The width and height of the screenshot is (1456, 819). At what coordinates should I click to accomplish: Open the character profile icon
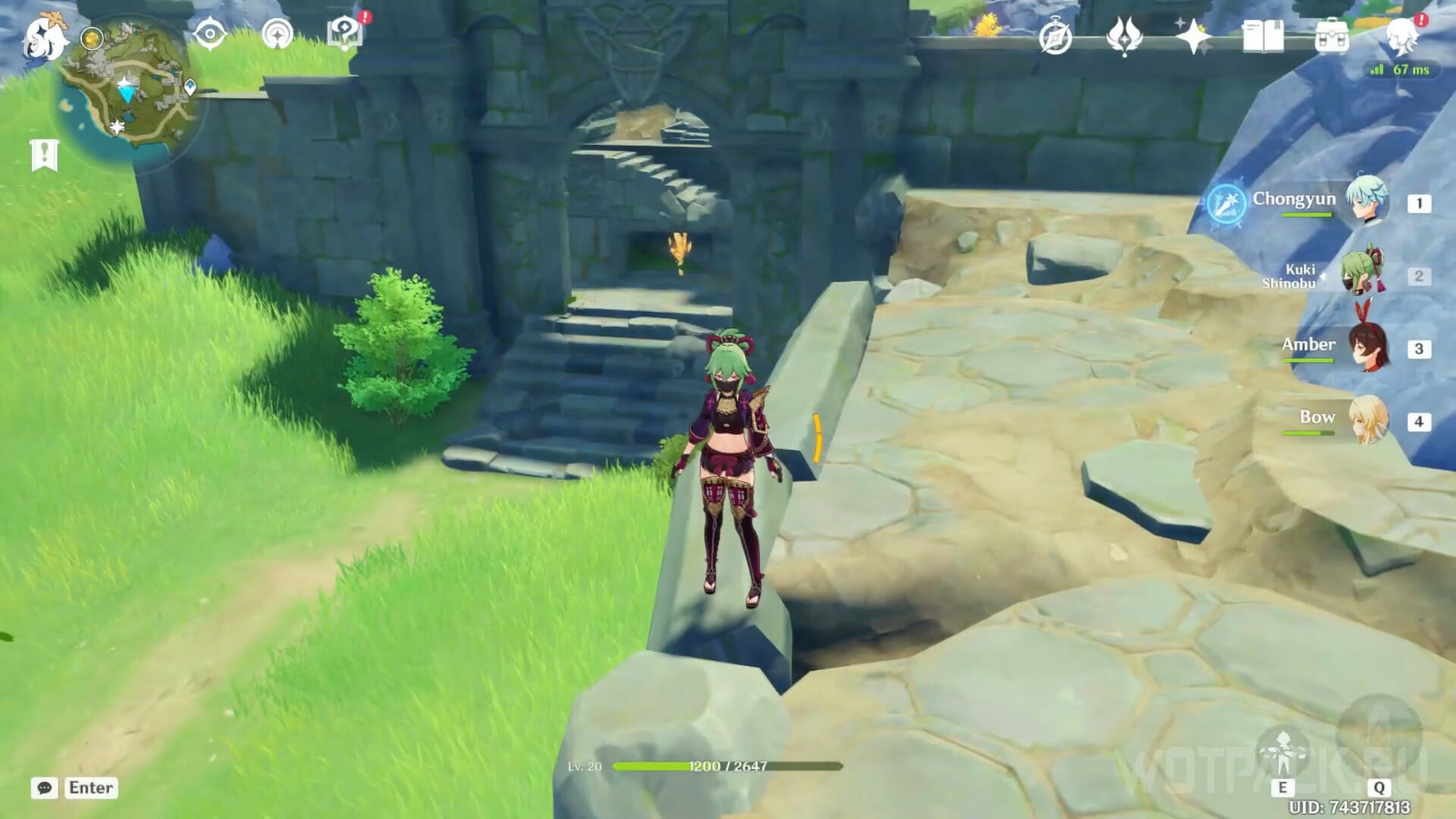(x=1401, y=36)
